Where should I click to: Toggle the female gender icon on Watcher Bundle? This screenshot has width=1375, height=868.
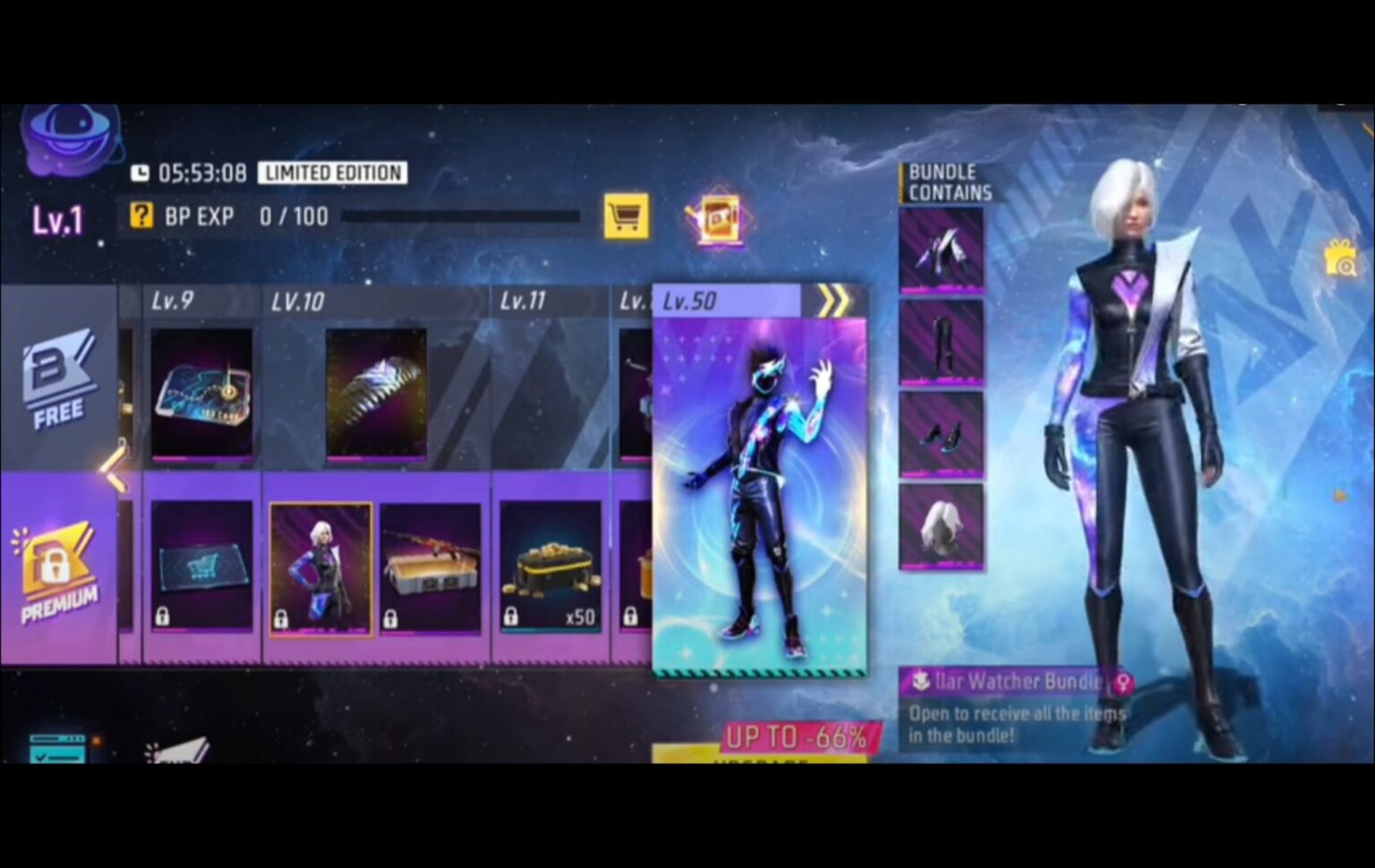[1122, 682]
